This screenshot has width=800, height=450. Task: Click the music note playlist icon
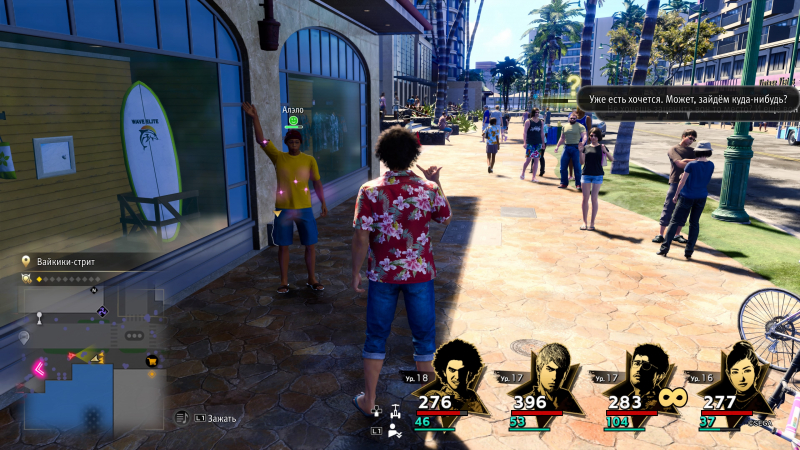pos(181,417)
